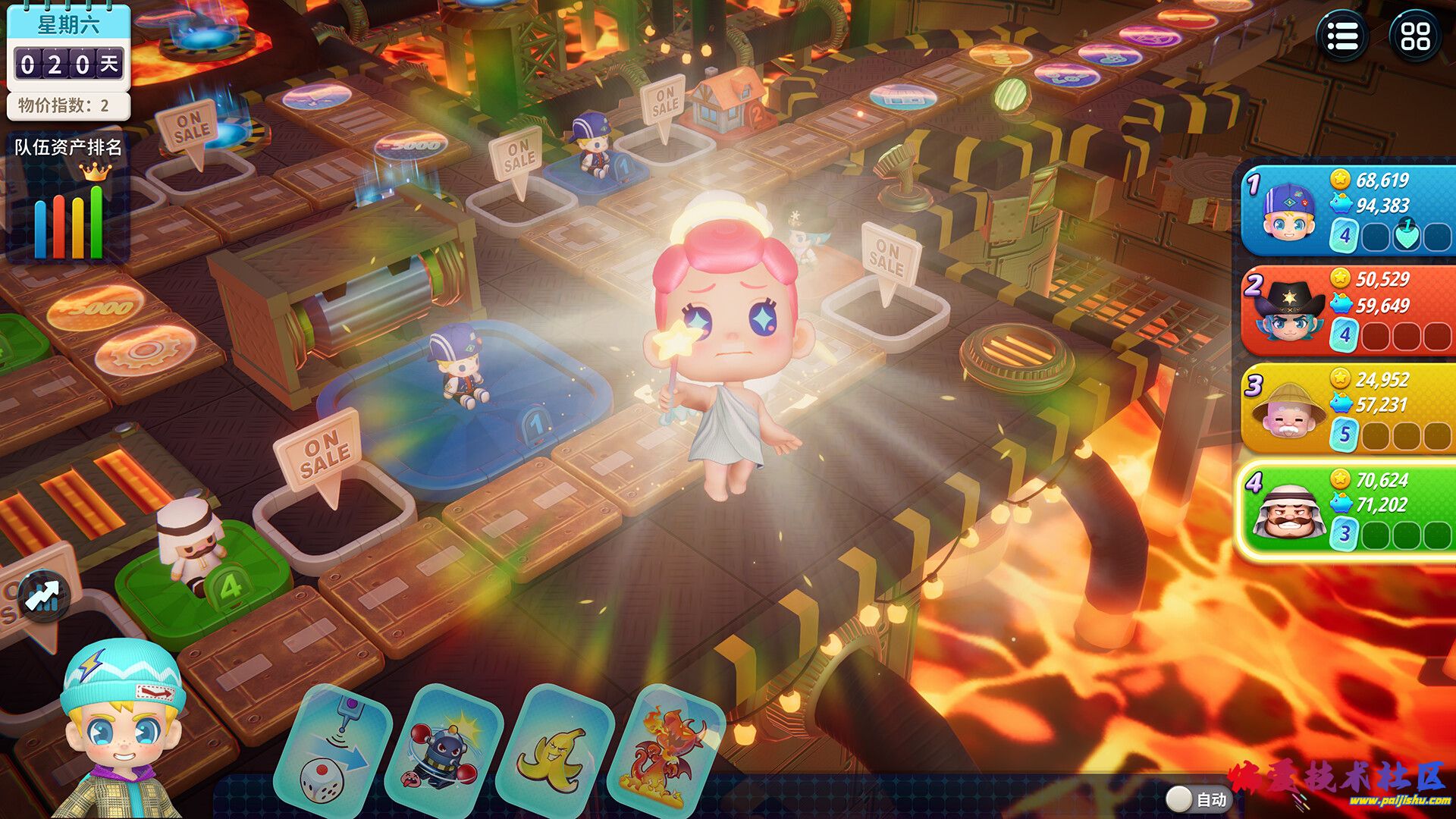Toggle the 自动 auto-play switch
This screenshot has height=819, width=1456.
1179,798
